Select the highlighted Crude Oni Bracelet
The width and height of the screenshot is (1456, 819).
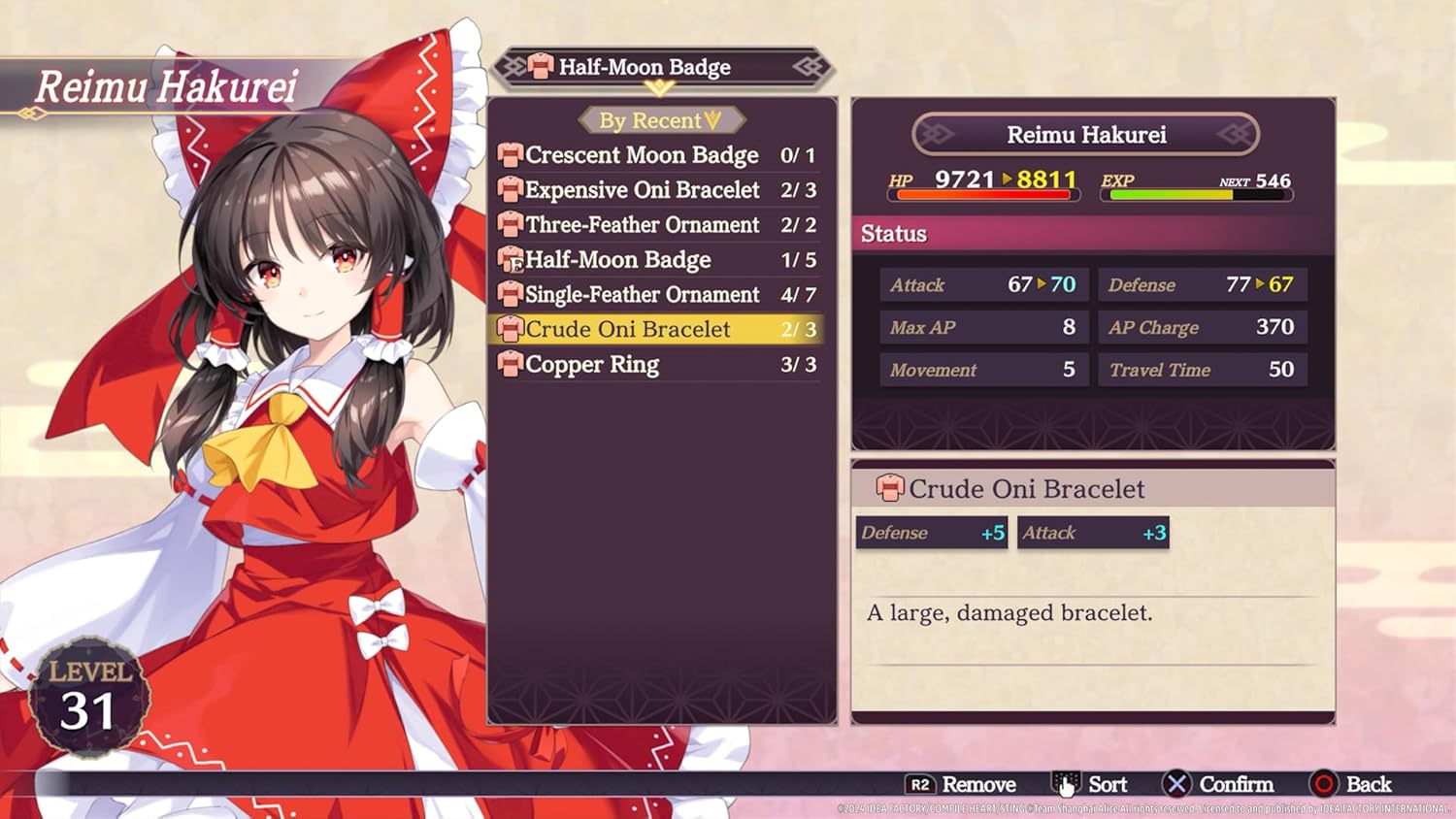(x=656, y=330)
